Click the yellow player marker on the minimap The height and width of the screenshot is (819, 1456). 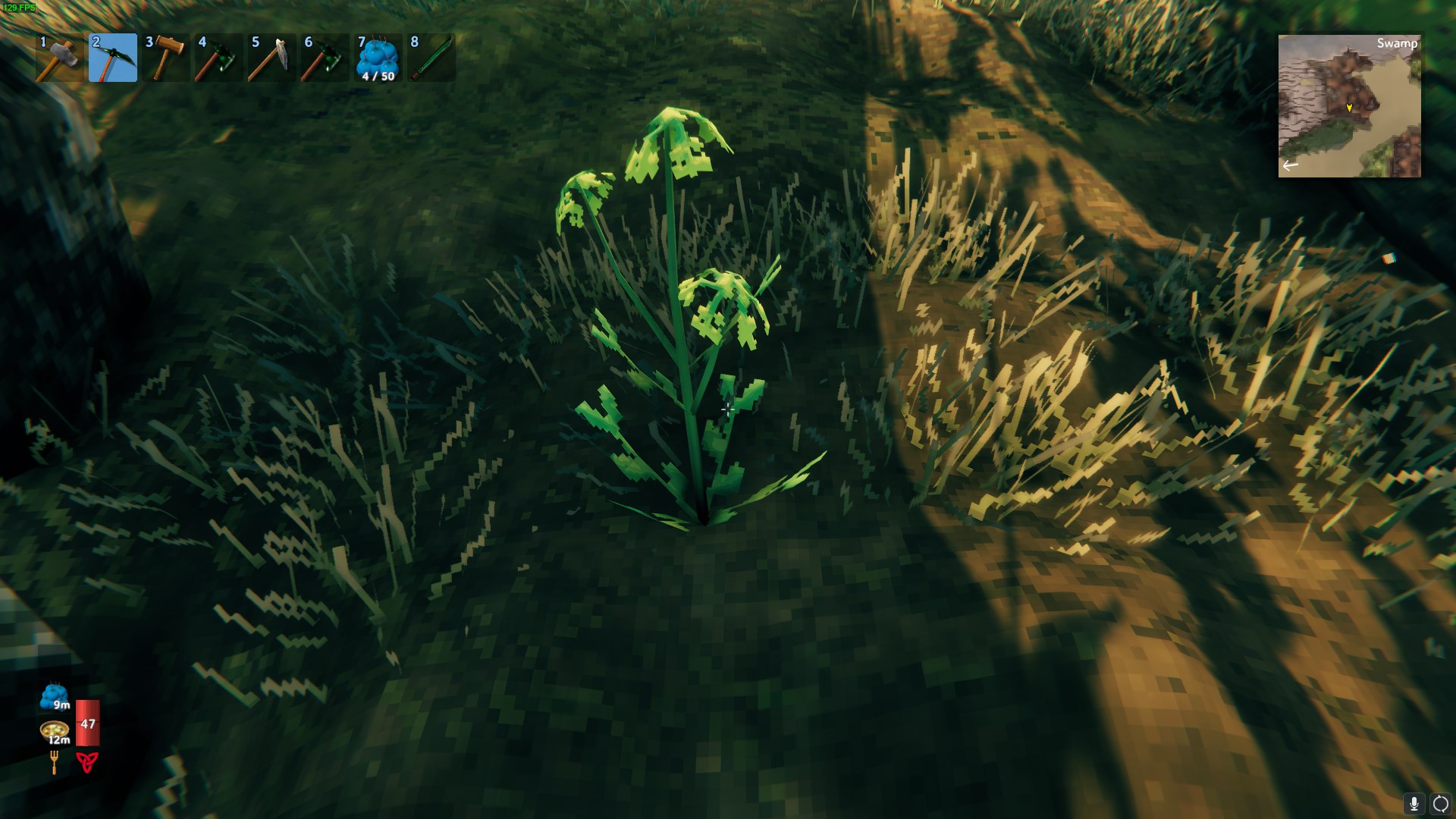click(1349, 108)
